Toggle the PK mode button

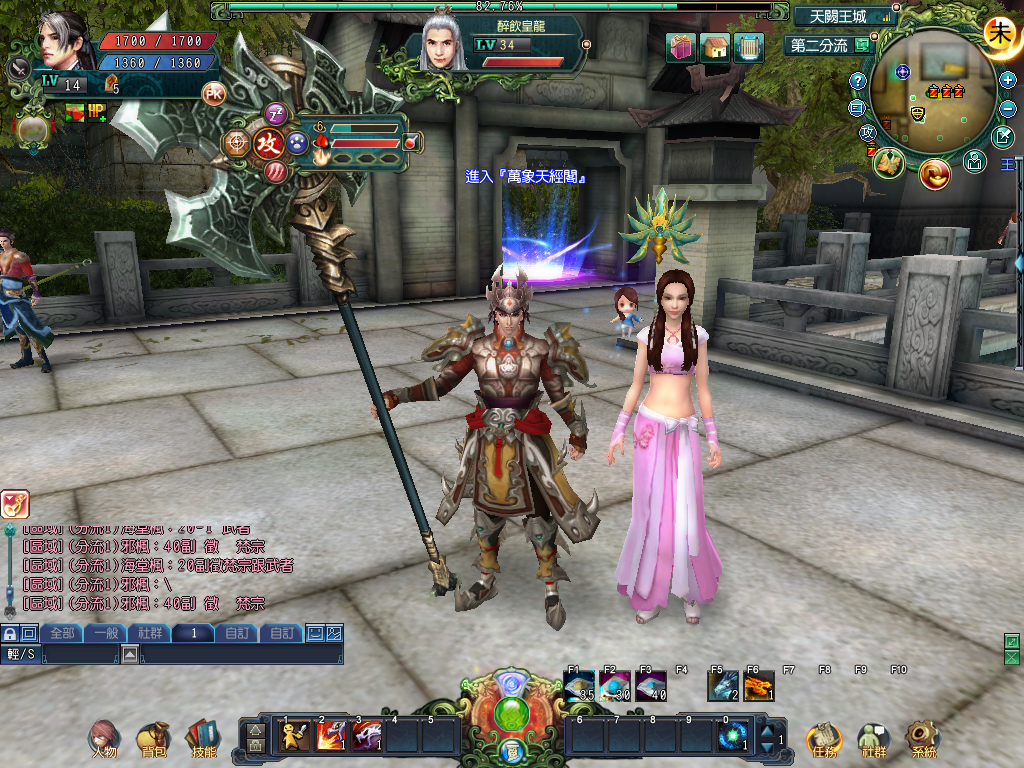point(213,93)
